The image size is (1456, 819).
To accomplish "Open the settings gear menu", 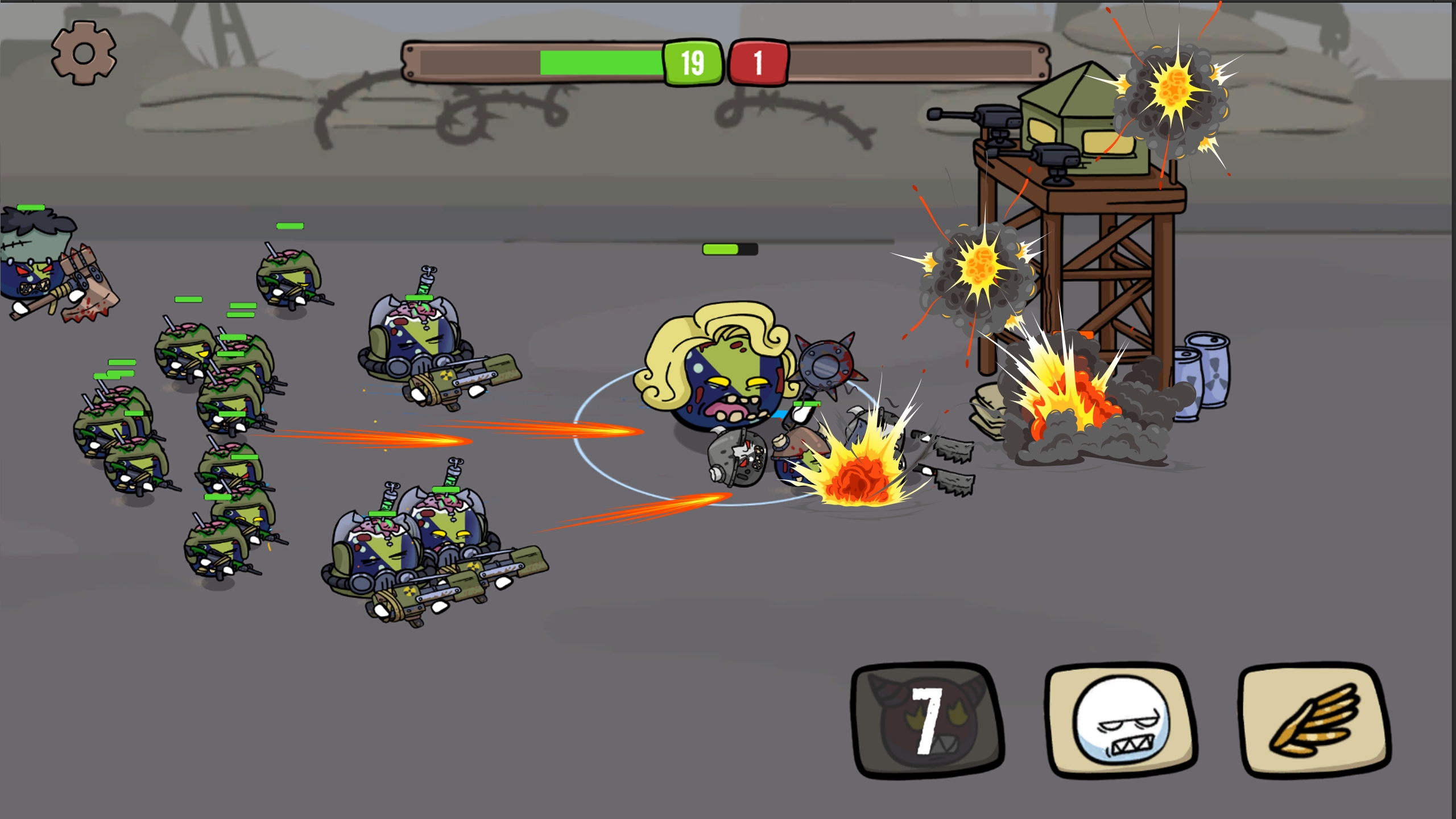I will [84, 53].
